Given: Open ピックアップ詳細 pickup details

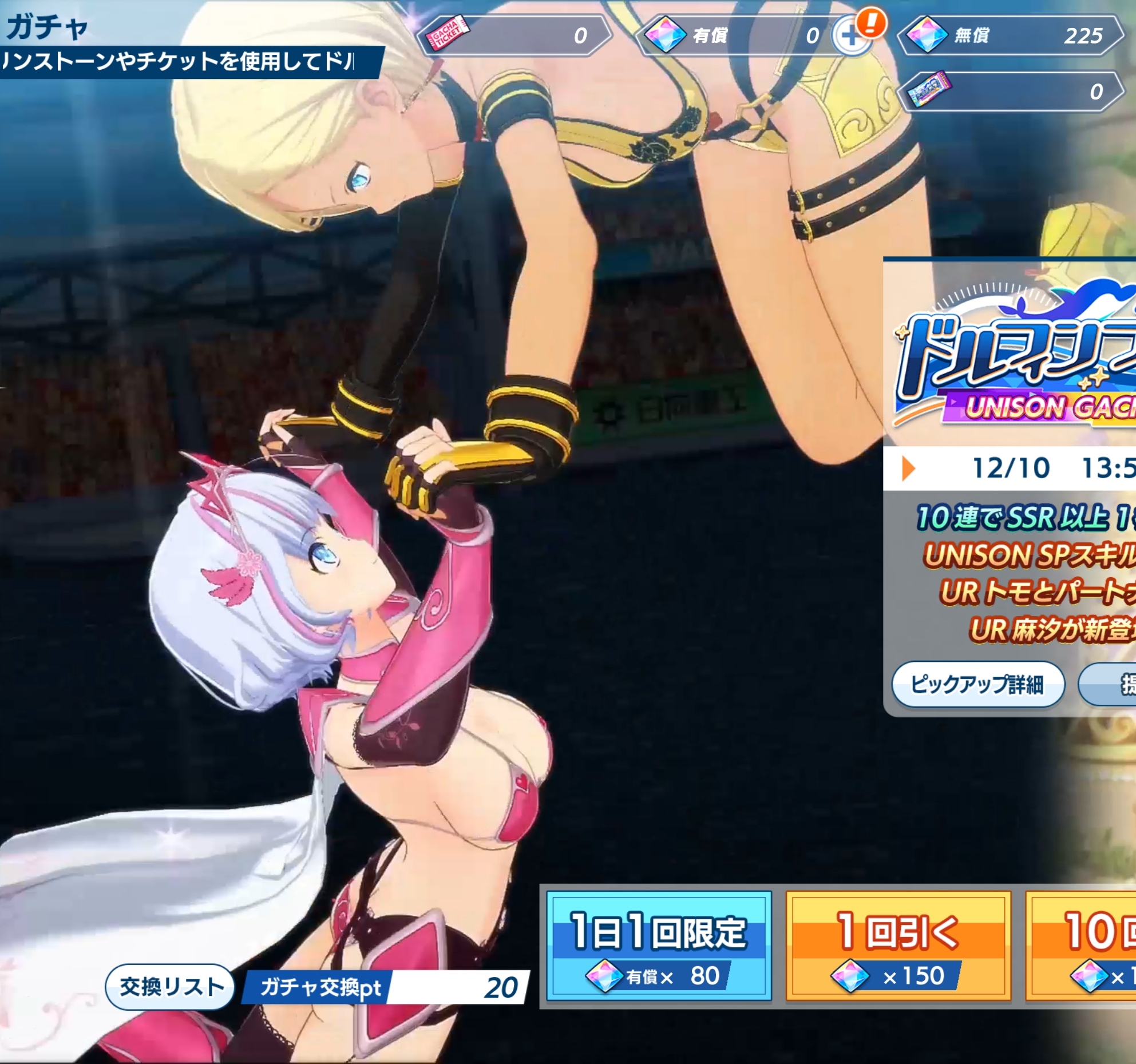Looking at the screenshot, I should pos(977,684).
